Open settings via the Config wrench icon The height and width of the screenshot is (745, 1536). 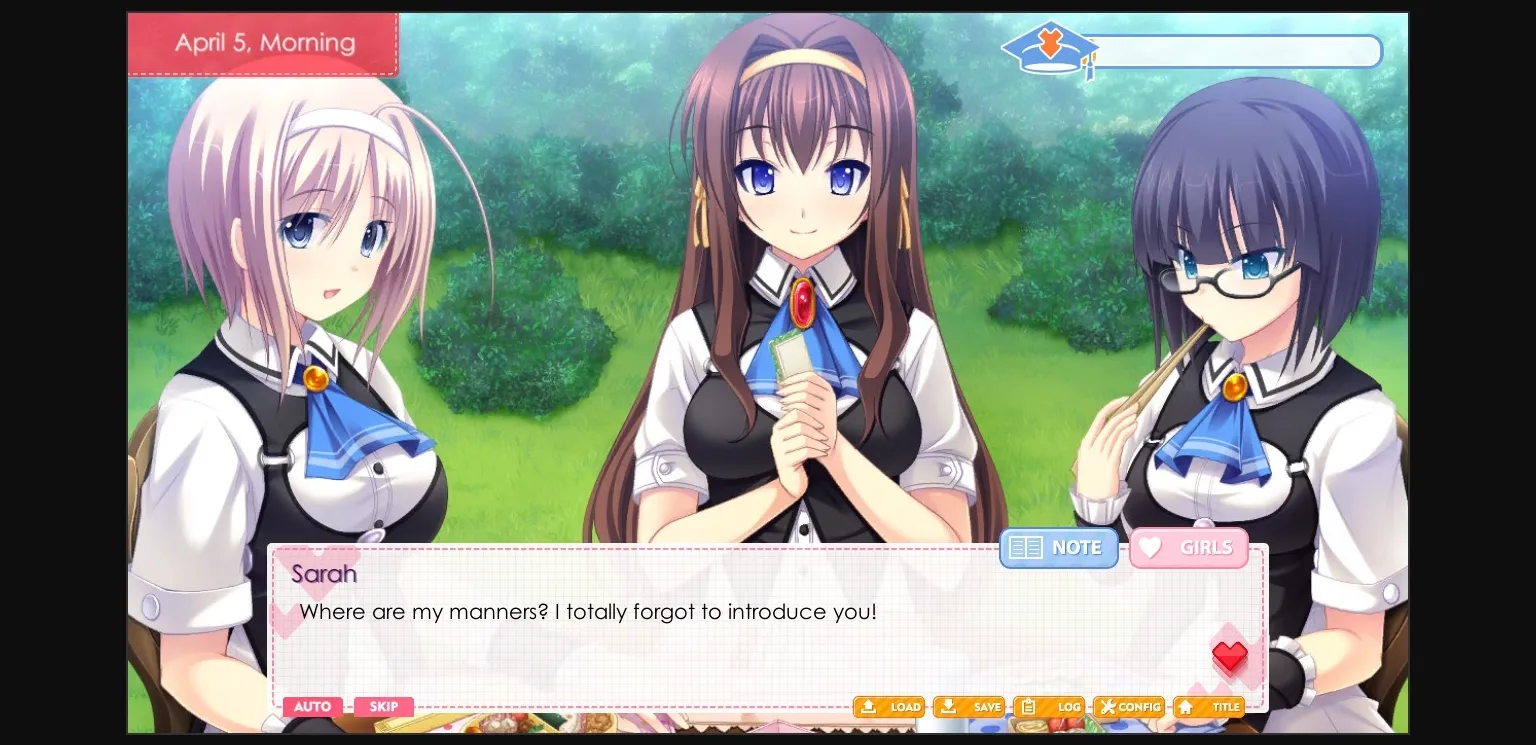pyautogui.click(x=1128, y=707)
